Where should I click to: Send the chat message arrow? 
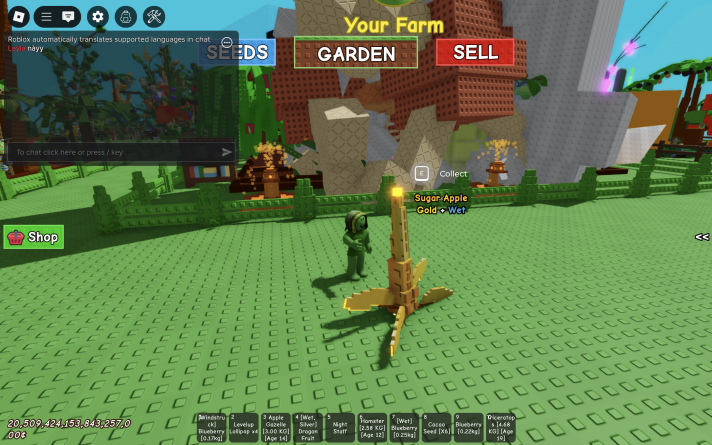(x=227, y=152)
